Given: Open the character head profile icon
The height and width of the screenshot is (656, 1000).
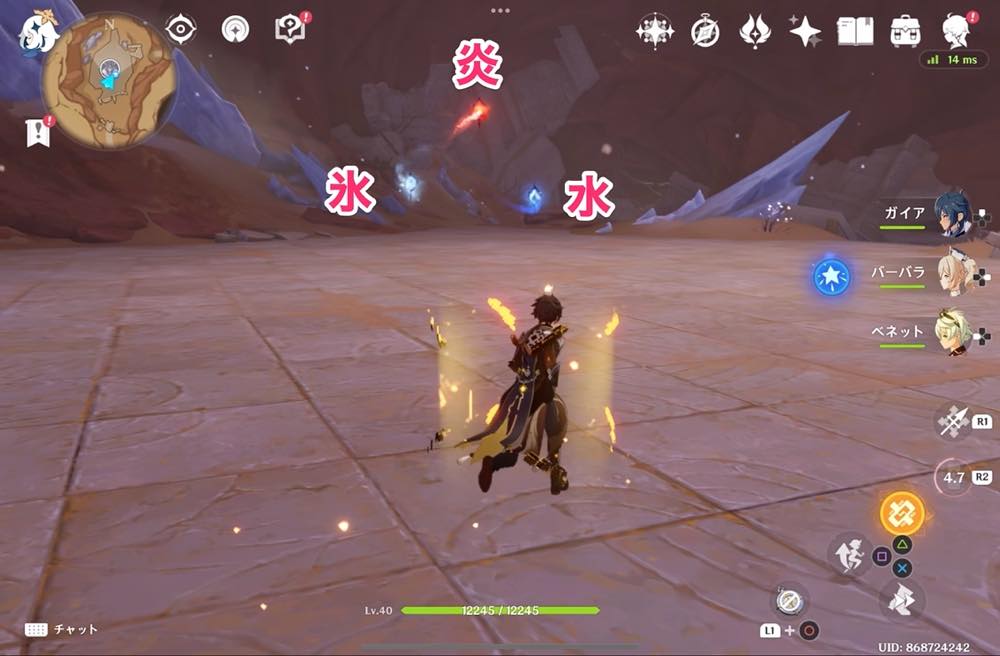Looking at the screenshot, I should pos(959,30).
